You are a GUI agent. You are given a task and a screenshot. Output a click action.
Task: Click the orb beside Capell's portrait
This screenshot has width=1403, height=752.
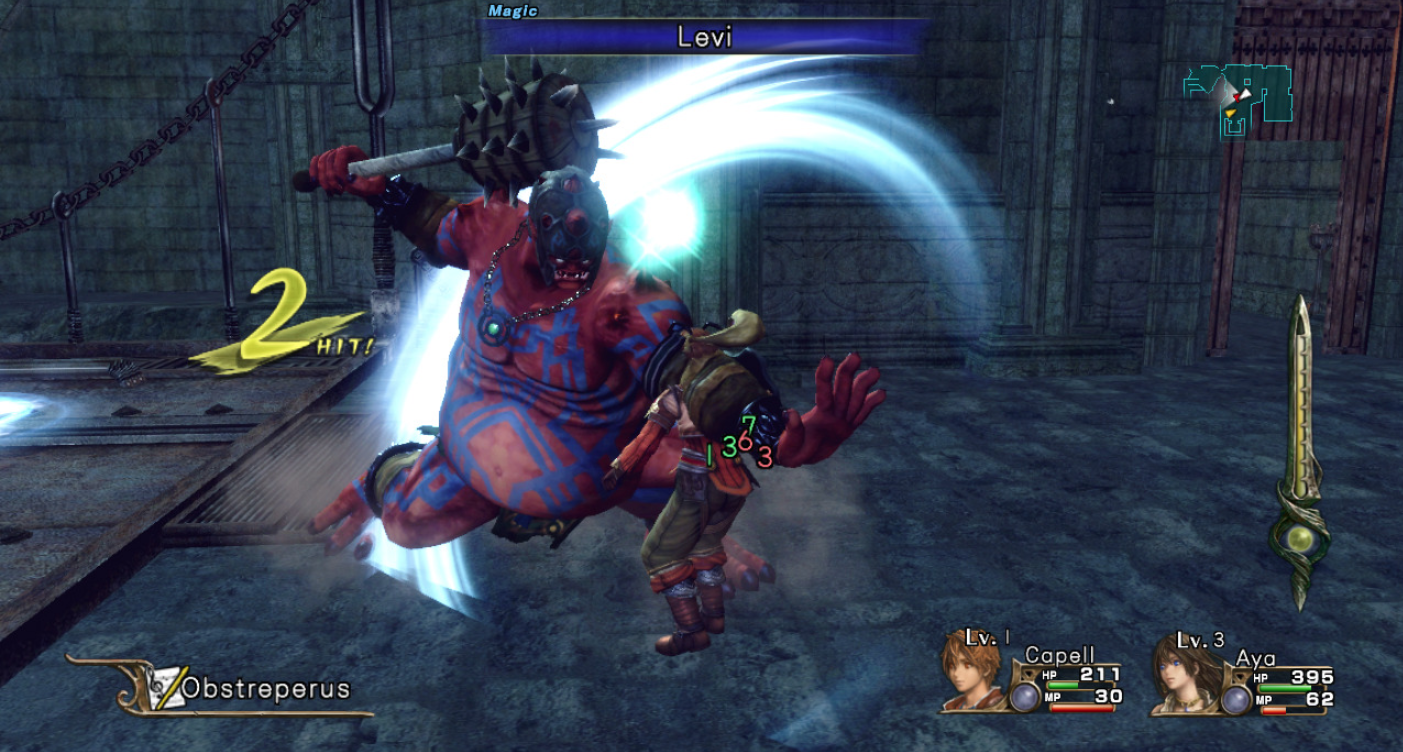[1024, 696]
